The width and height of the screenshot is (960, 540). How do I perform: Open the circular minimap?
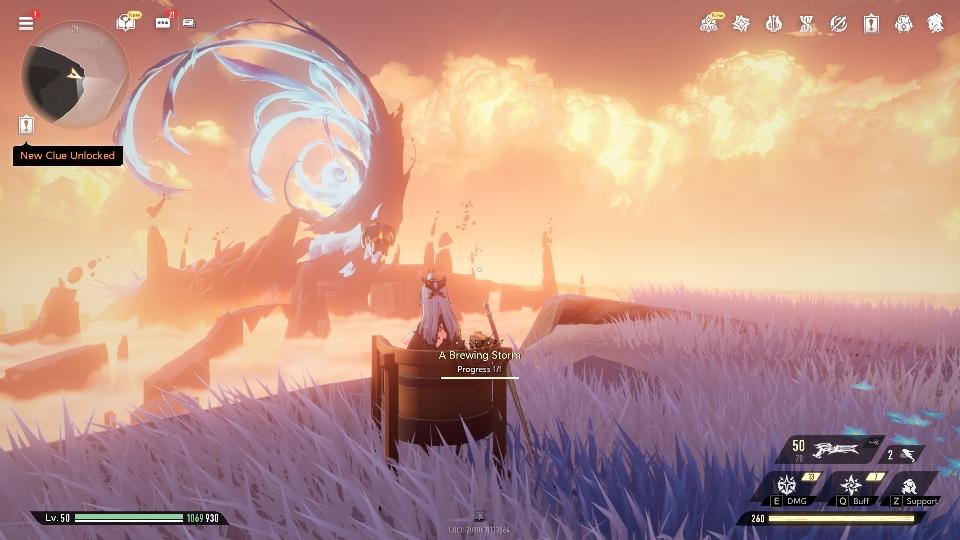tap(75, 72)
